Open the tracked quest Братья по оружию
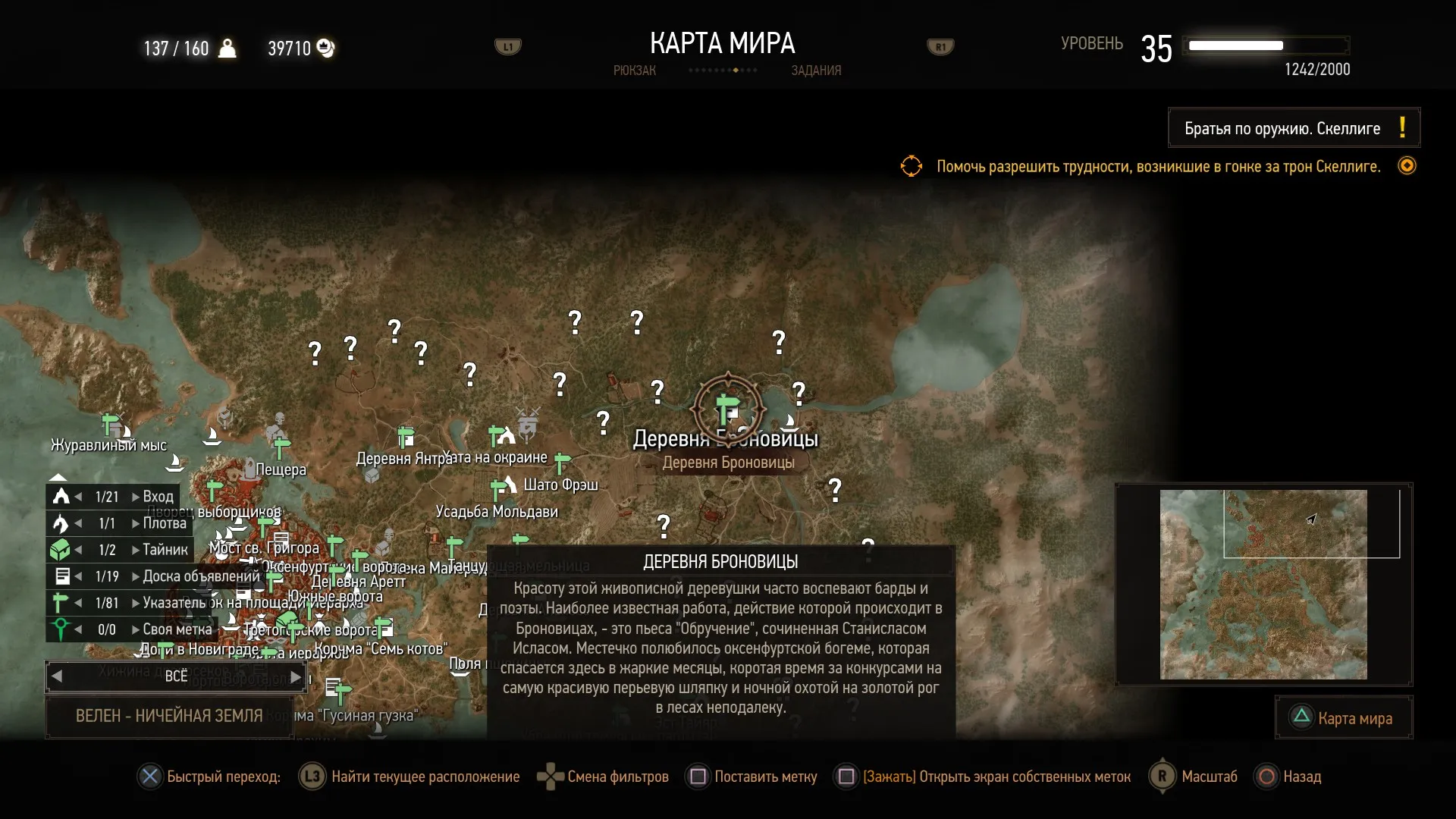This screenshot has width=1456, height=819. click(x=1293, y=128)
